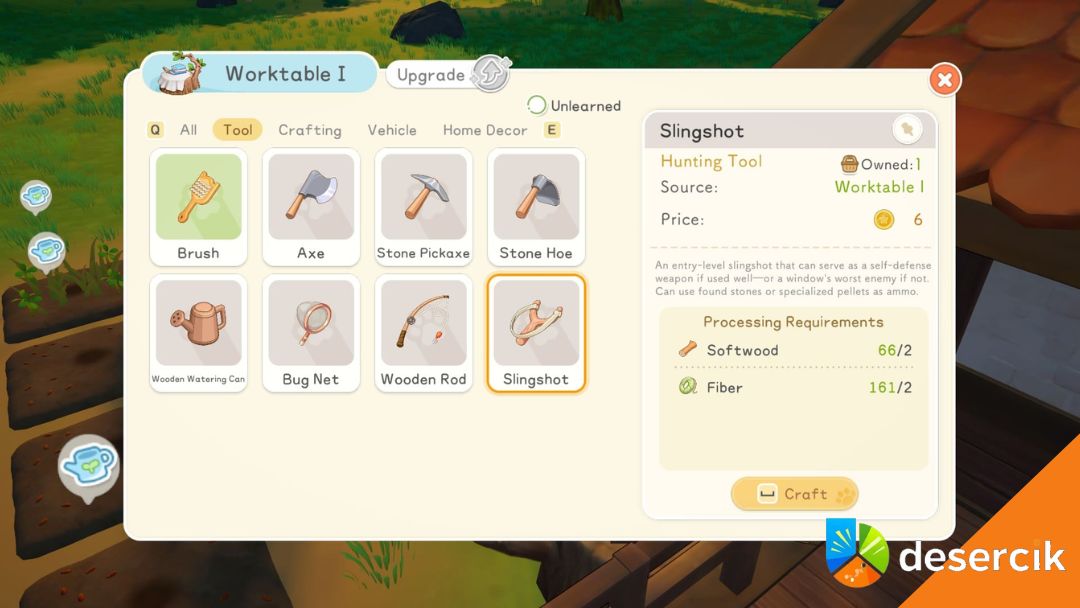Craft the Slingshot

pos(794,494)
